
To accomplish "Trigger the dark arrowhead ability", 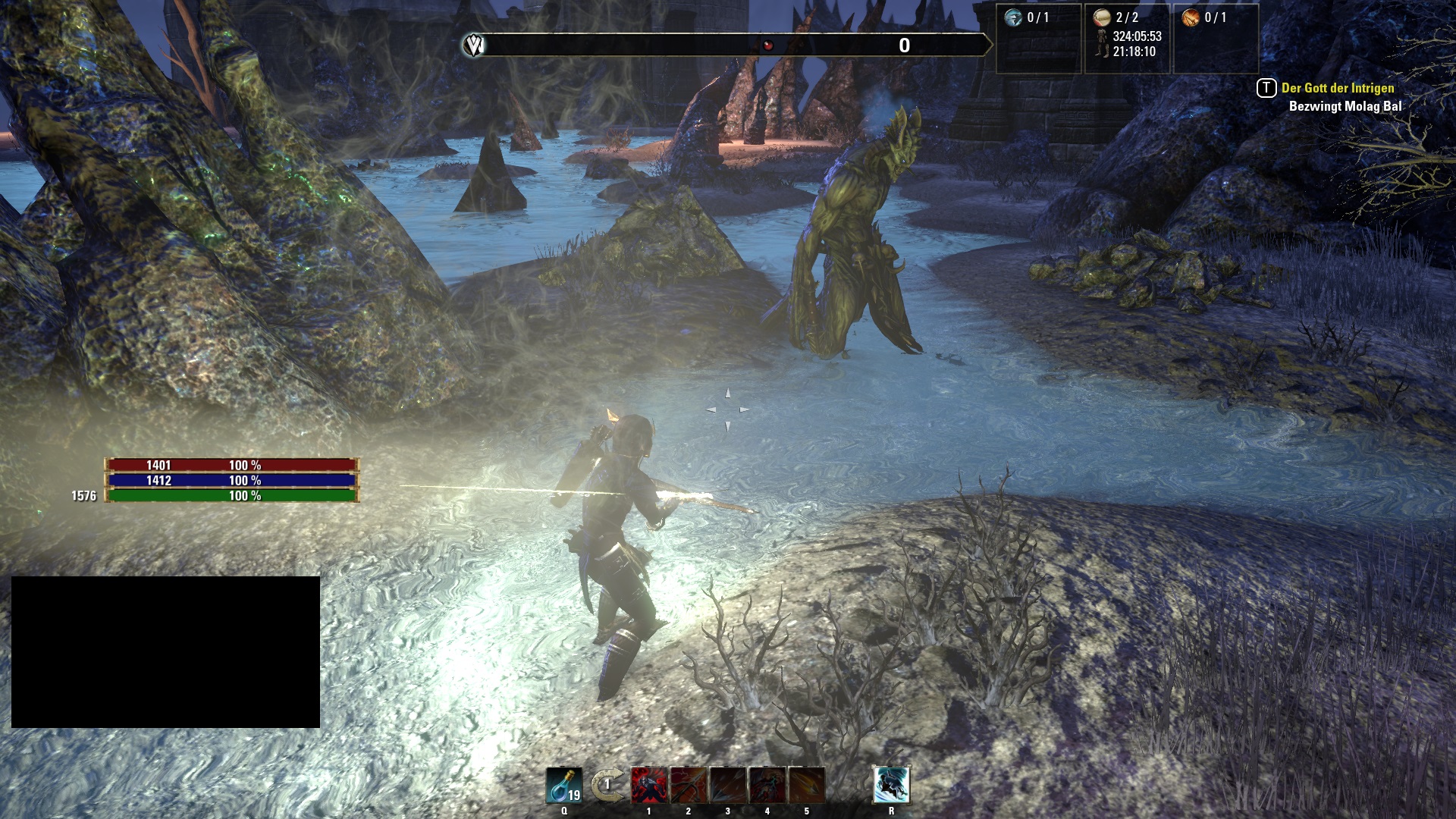I will tap(728, 786).
